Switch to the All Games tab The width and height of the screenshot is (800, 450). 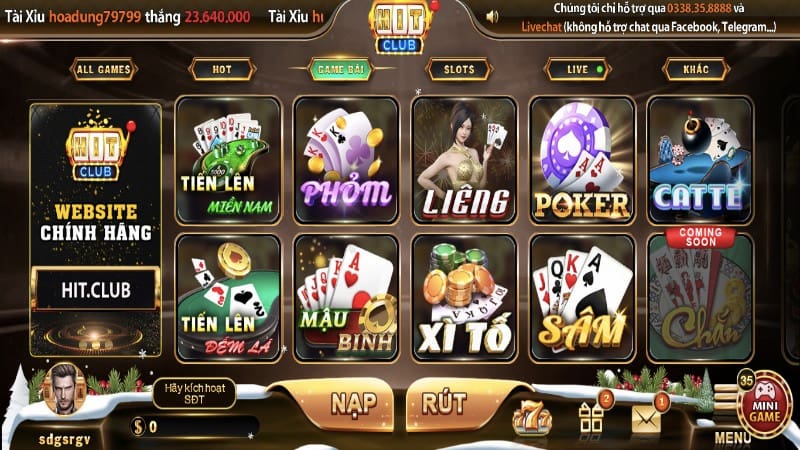point(103,69)
